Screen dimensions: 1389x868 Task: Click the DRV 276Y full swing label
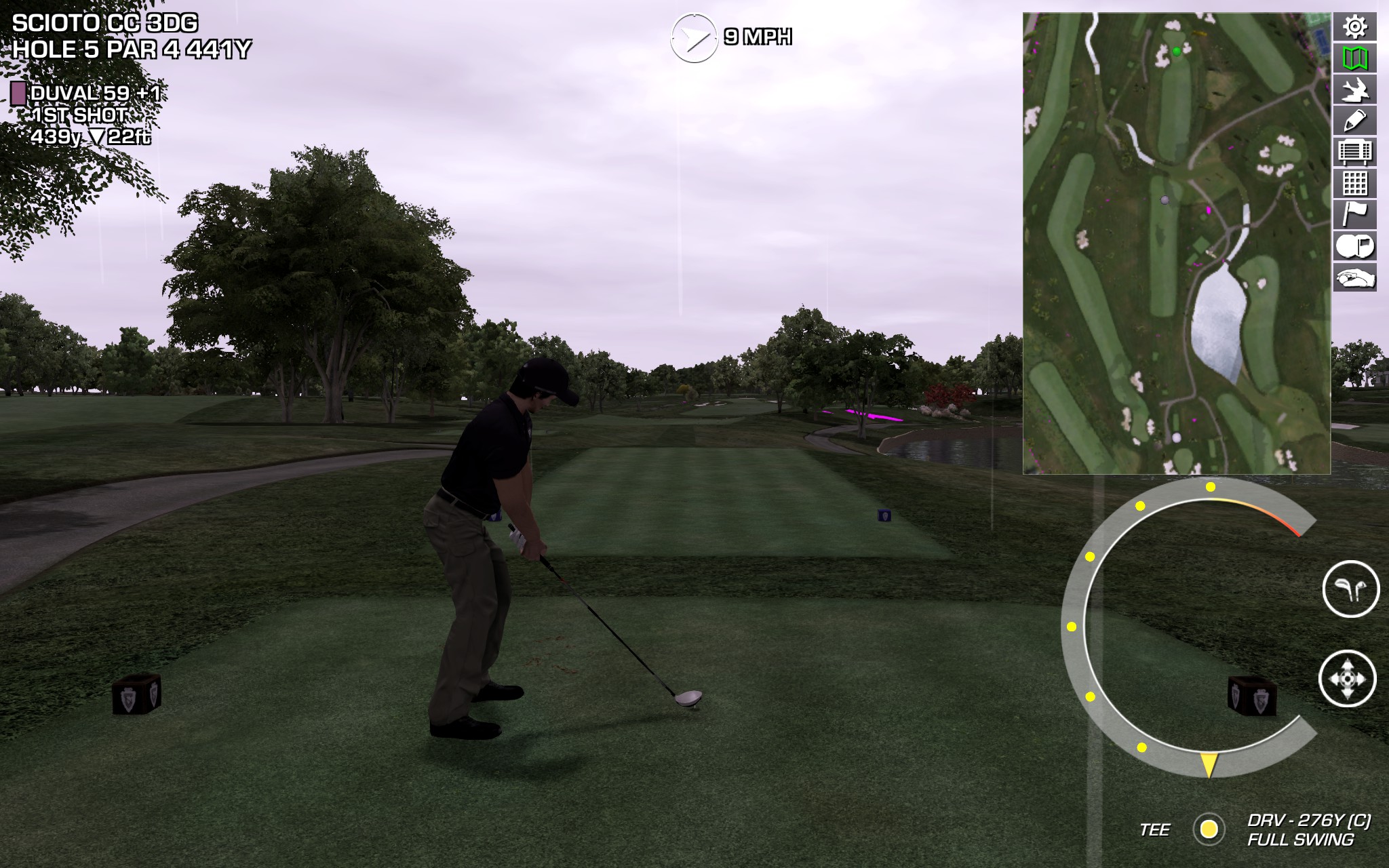[x=1308, y=830]
